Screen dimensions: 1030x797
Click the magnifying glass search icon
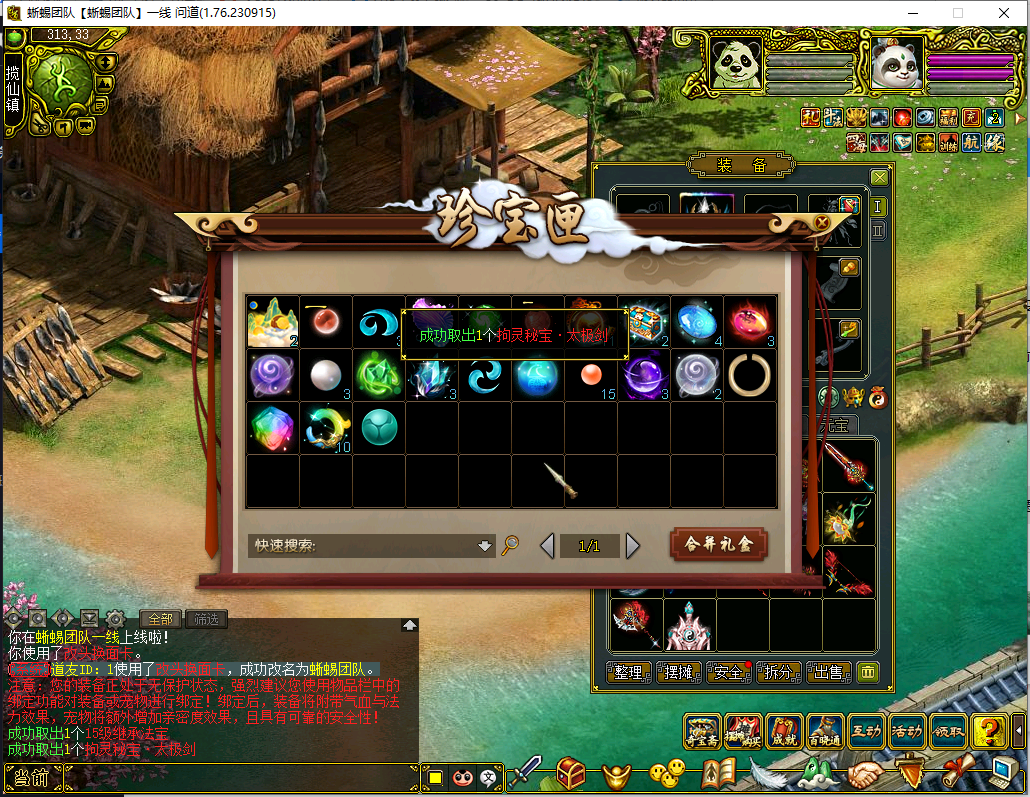(510, 545)
